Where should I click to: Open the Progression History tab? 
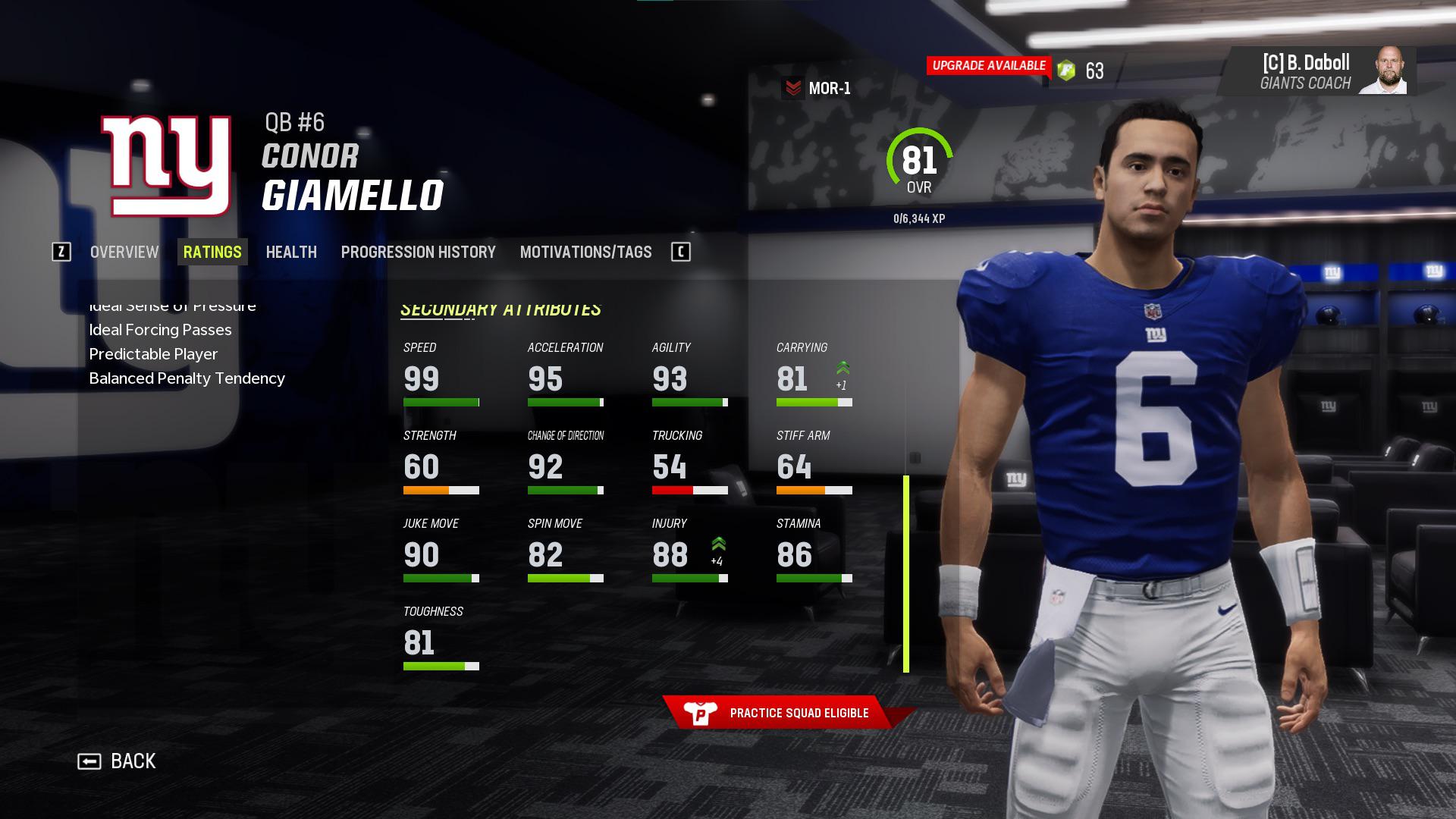[419, 252]
